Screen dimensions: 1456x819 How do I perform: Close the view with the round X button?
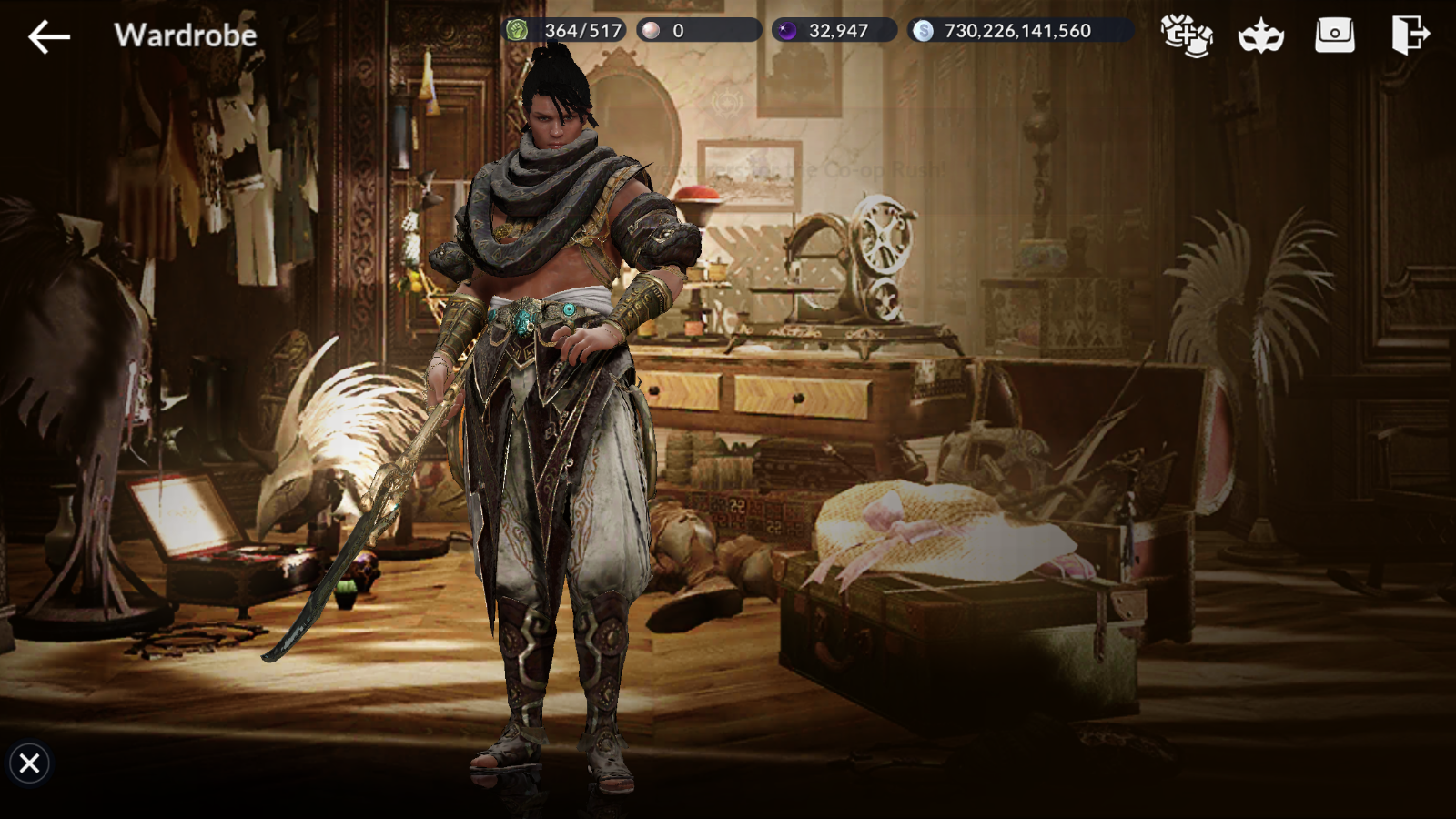(x=29, y=763)
